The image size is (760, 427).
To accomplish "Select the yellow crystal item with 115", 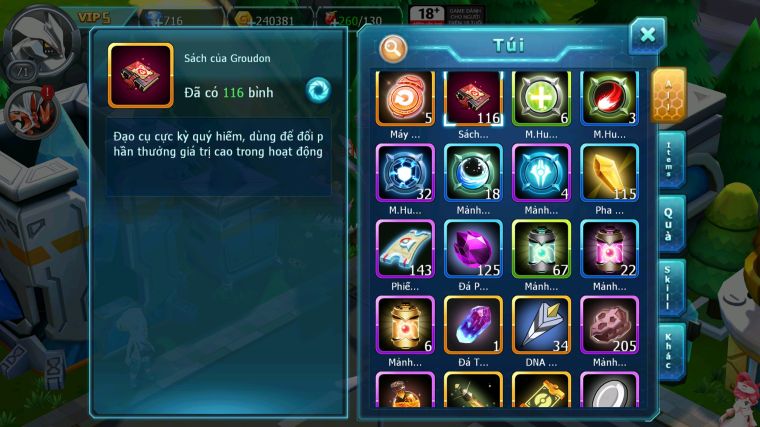I will tap(609, 173).
